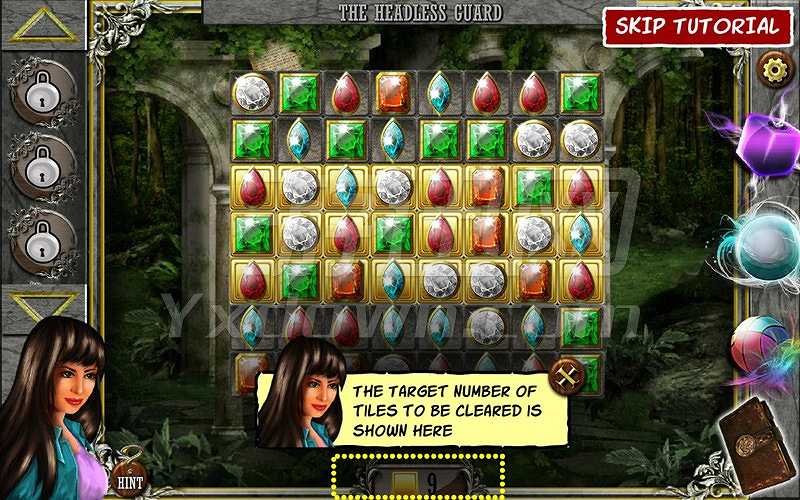Select the green emerald in the top-right corner
Viewport: 800px width, 500px height.
pyautogui.click(x=580, y=93)
